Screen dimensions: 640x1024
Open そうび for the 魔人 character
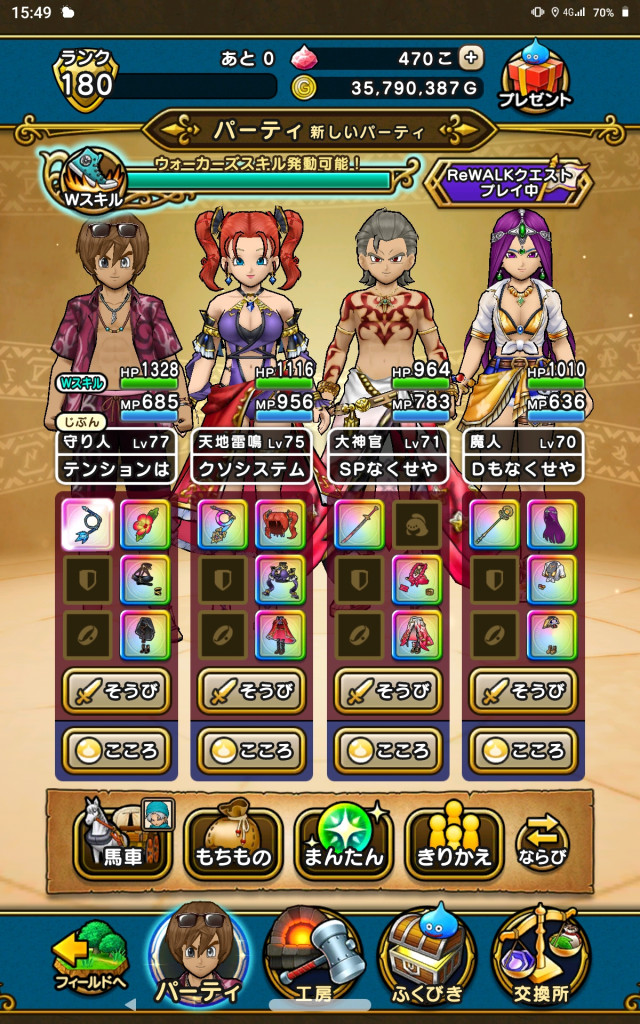[523, 691]
